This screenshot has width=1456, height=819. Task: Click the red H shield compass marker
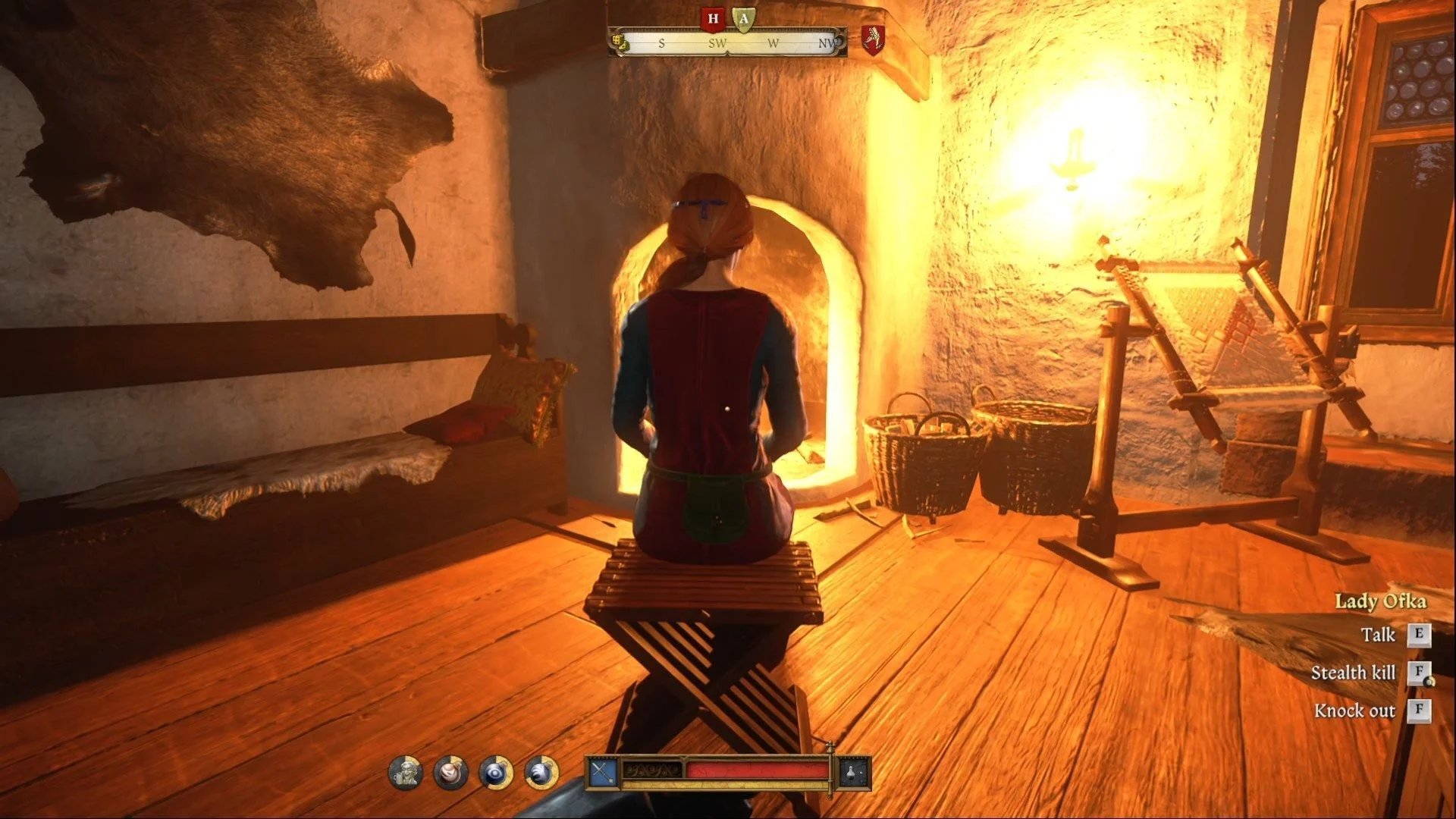(x=713, y=19)
